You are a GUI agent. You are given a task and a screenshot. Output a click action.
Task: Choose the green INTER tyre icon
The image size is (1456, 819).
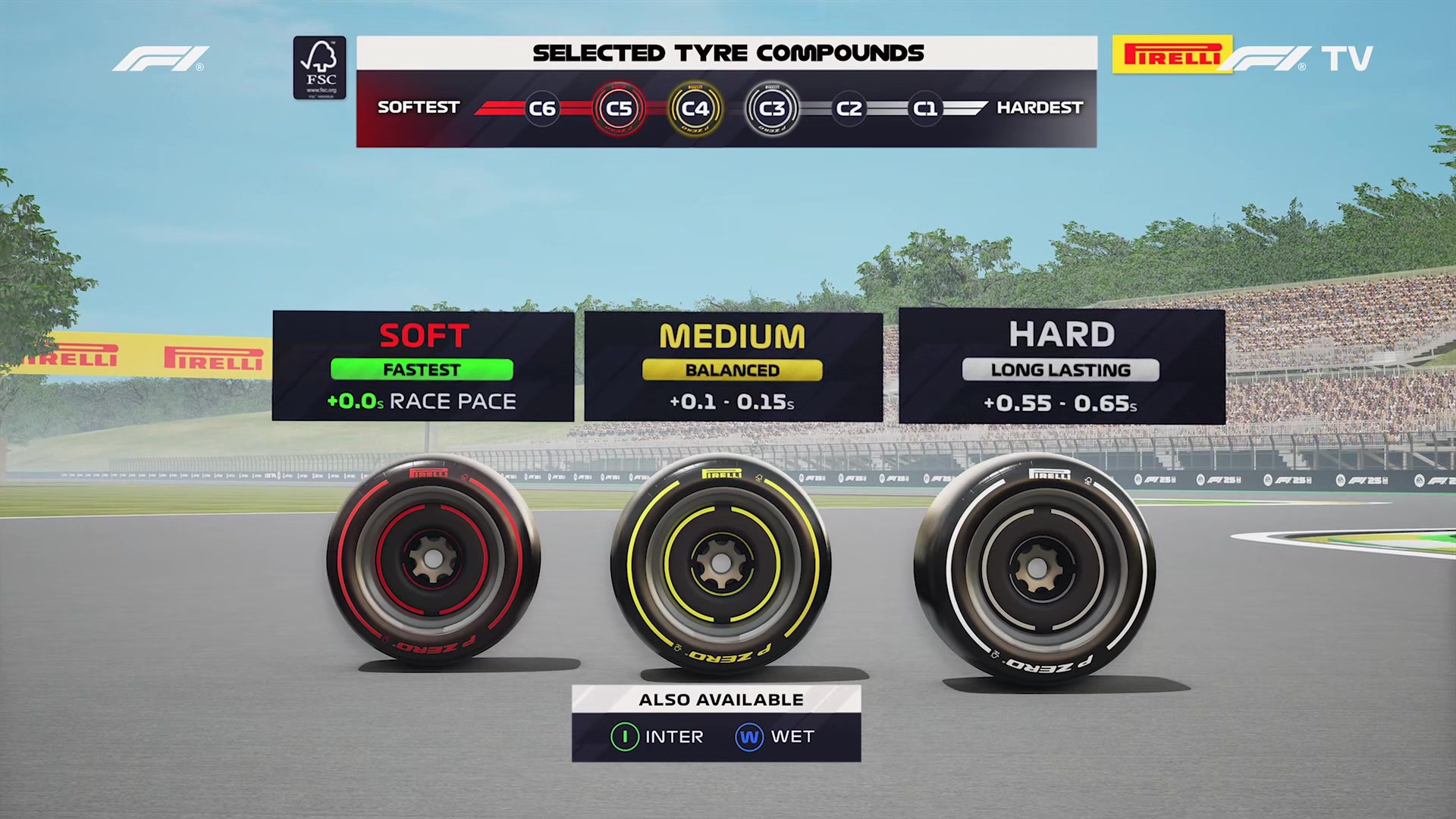pos(625,736)
